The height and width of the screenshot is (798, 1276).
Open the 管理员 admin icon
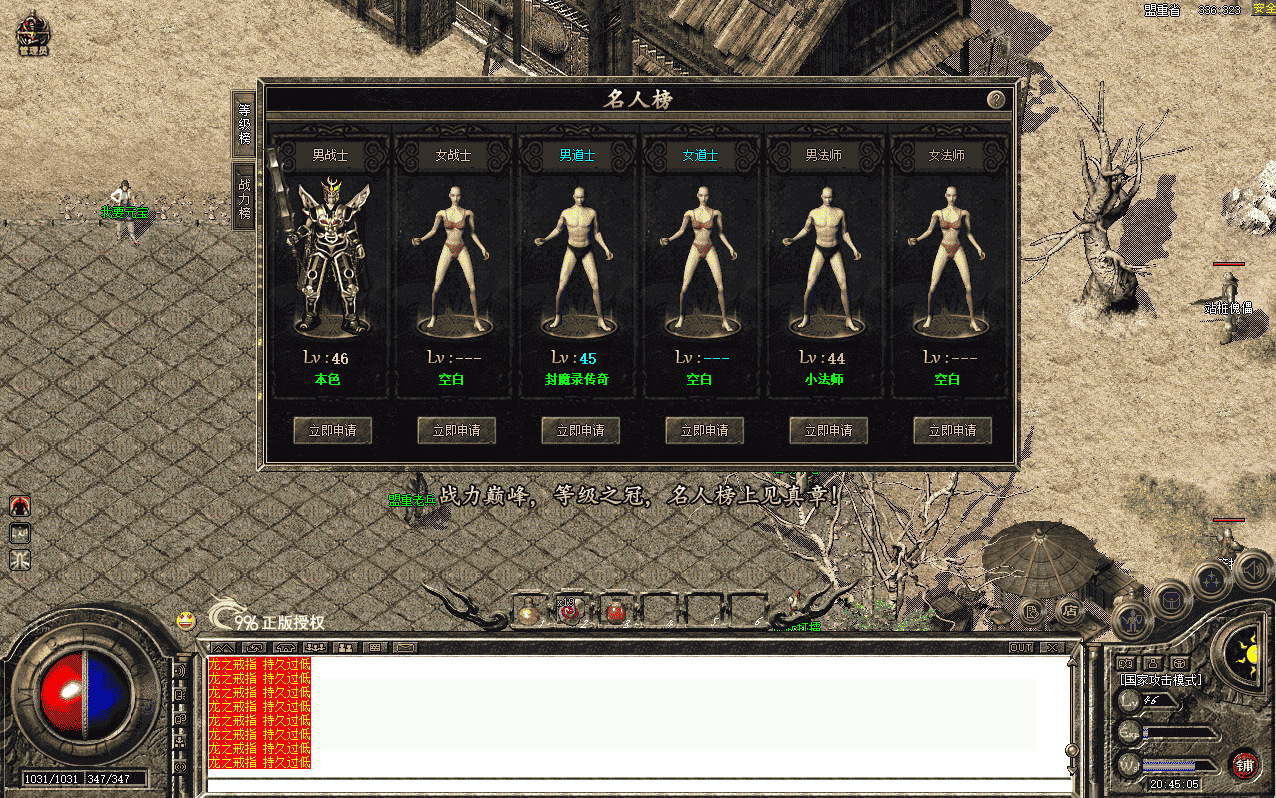click(x=33, y=35)
